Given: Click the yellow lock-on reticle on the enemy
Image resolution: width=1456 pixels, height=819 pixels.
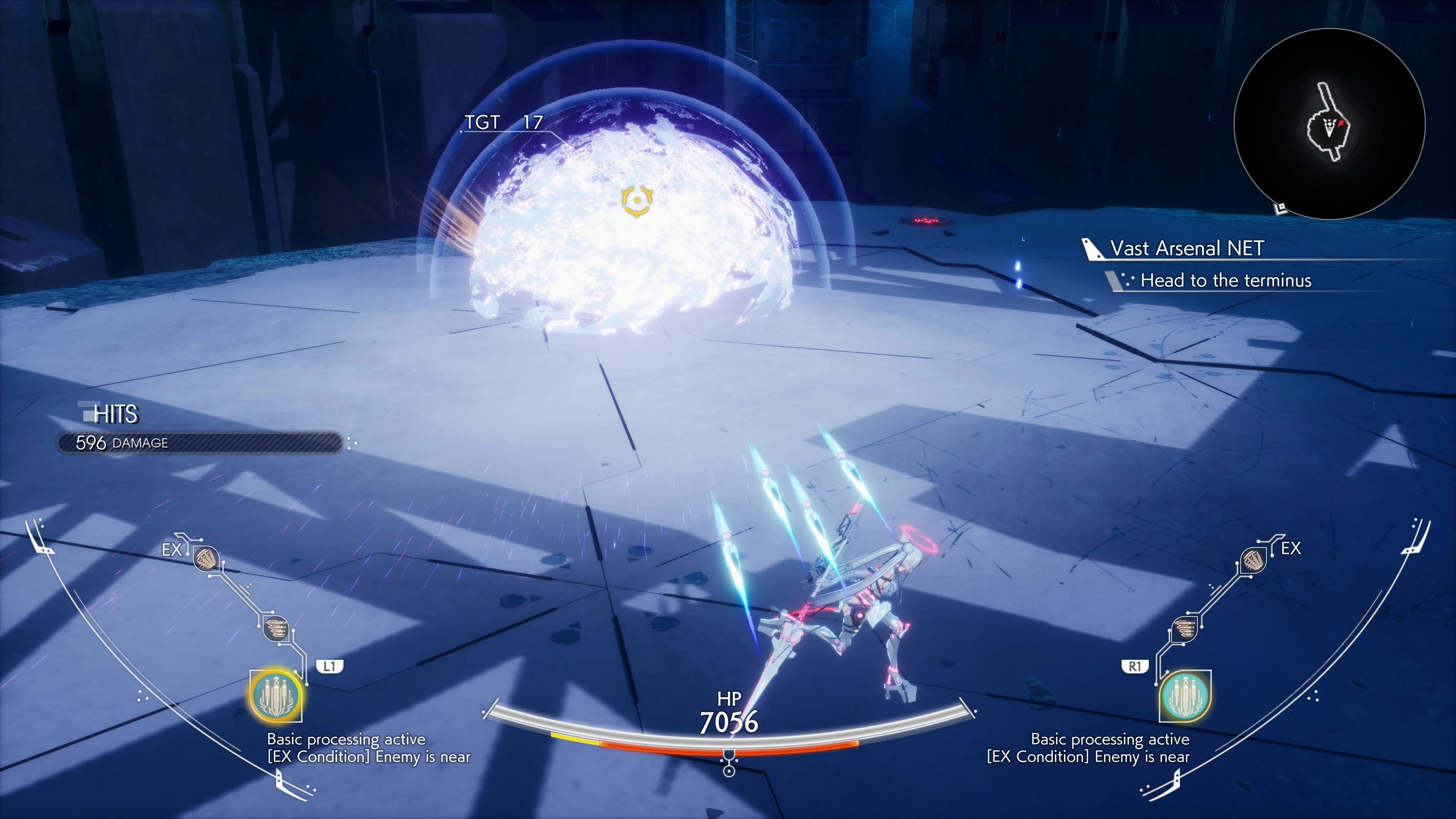Looking at the screenshot, I should click(x=638, y=199).
